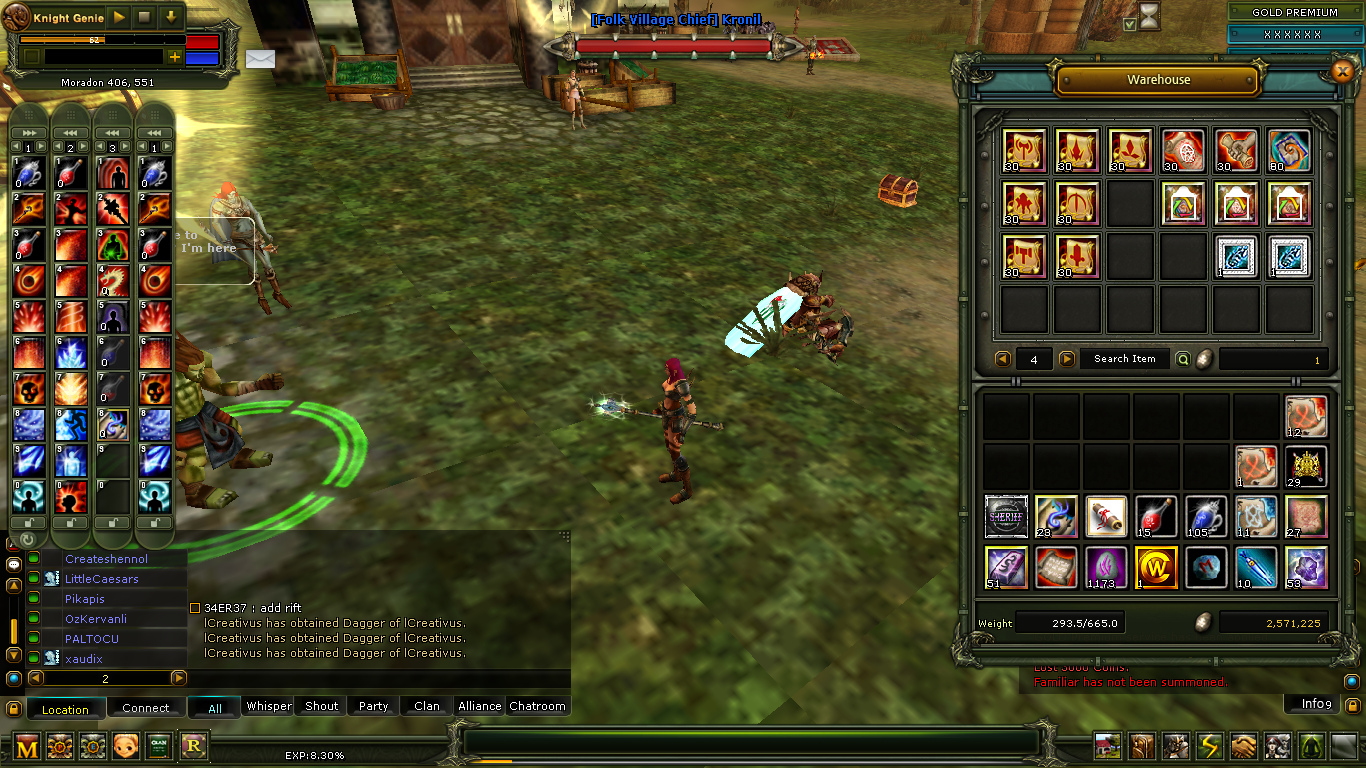Open the M menu button

(27, 746)
